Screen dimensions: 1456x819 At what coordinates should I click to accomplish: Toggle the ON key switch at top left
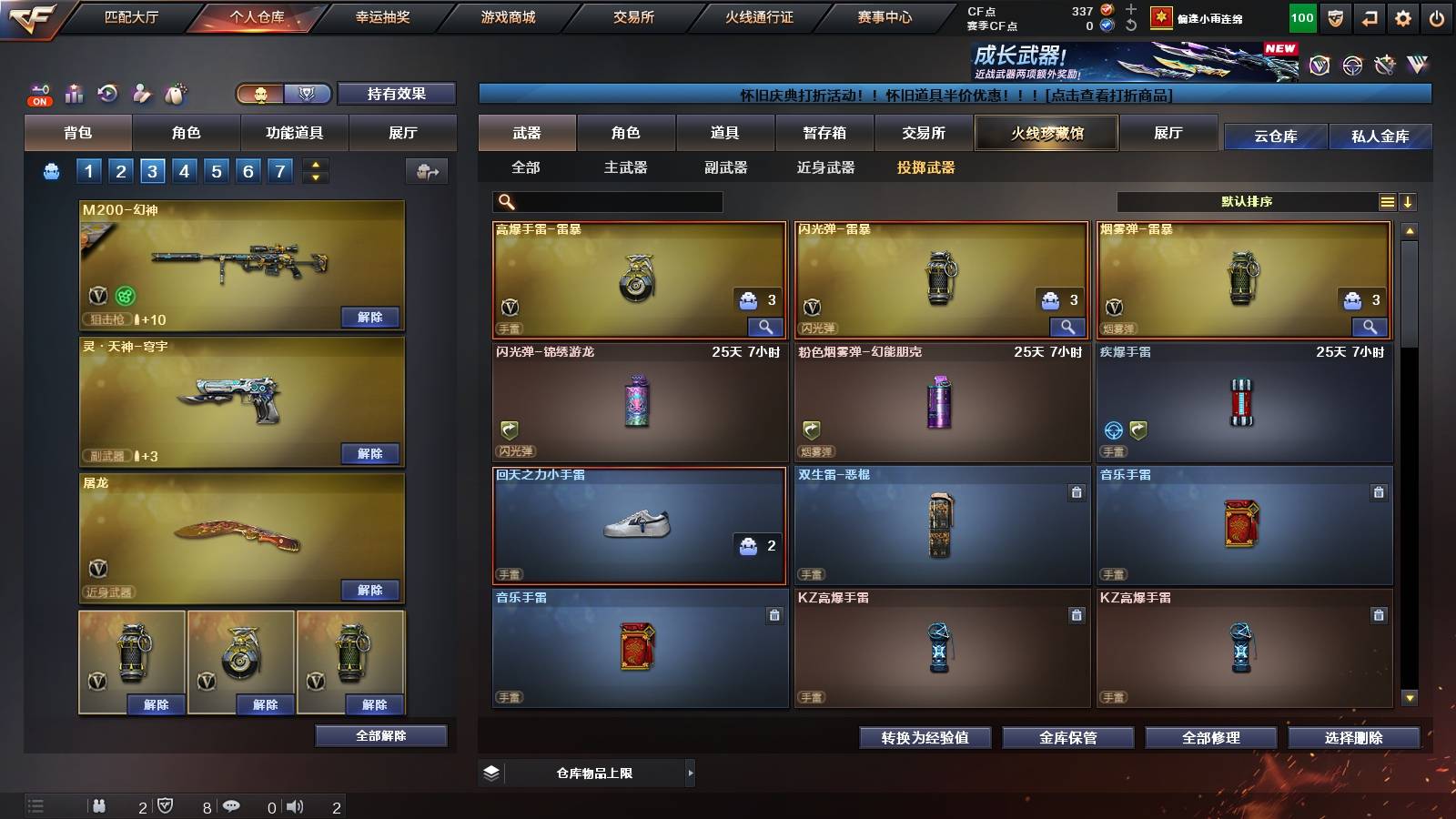pos(38,94)
